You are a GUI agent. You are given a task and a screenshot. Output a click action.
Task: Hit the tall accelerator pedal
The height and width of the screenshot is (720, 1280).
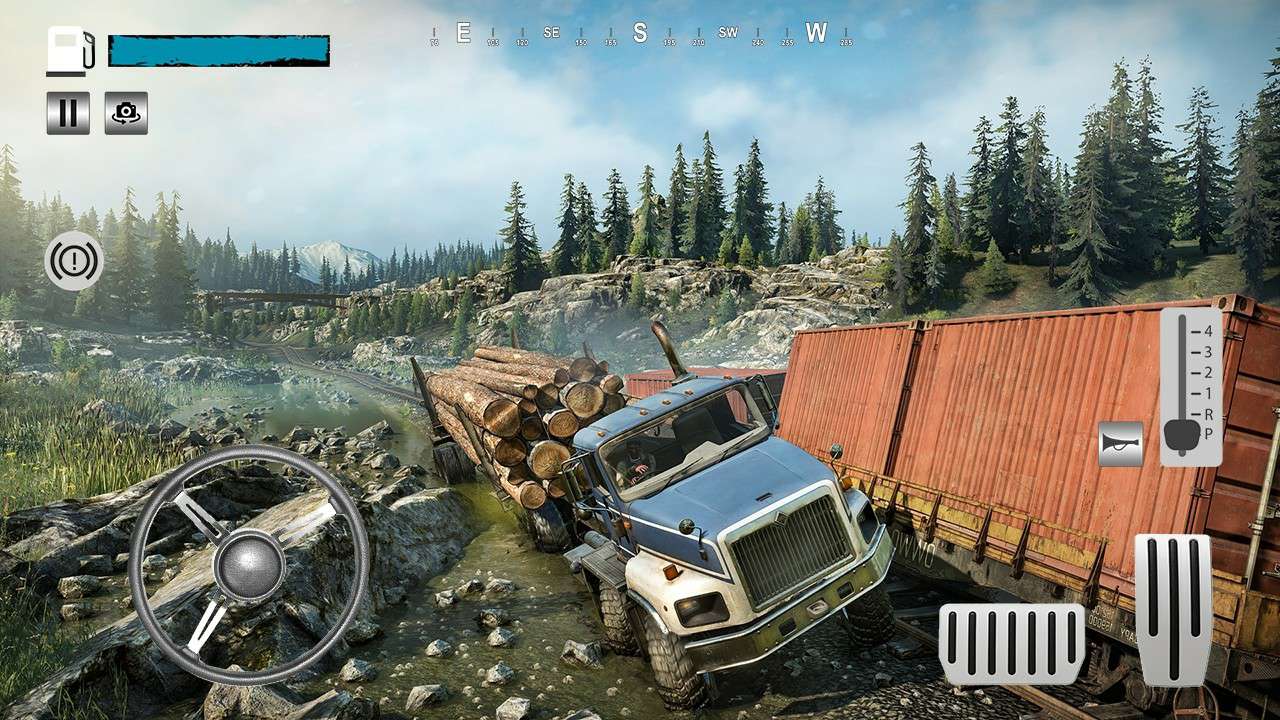tap(1172, 609)
